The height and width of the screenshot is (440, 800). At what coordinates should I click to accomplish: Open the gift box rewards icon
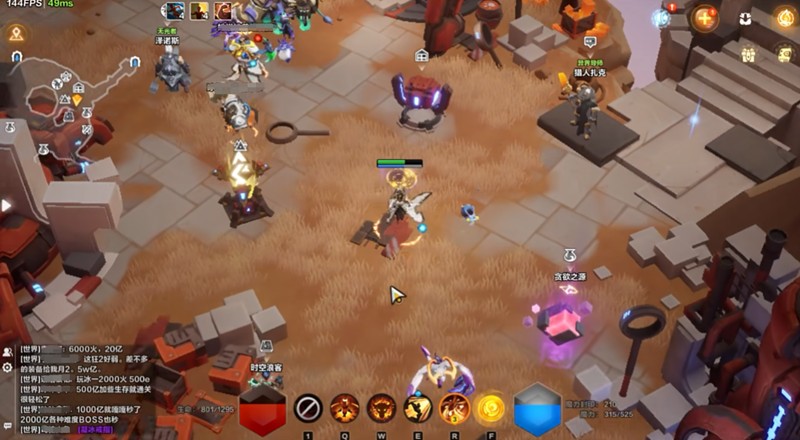[748, 56]
